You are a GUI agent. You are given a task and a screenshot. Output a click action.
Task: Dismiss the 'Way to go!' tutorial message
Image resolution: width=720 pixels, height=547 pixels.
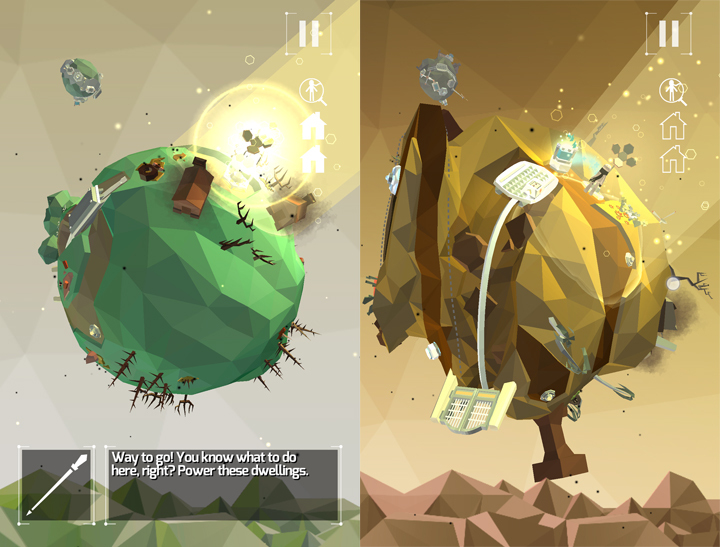pos(223,484)
